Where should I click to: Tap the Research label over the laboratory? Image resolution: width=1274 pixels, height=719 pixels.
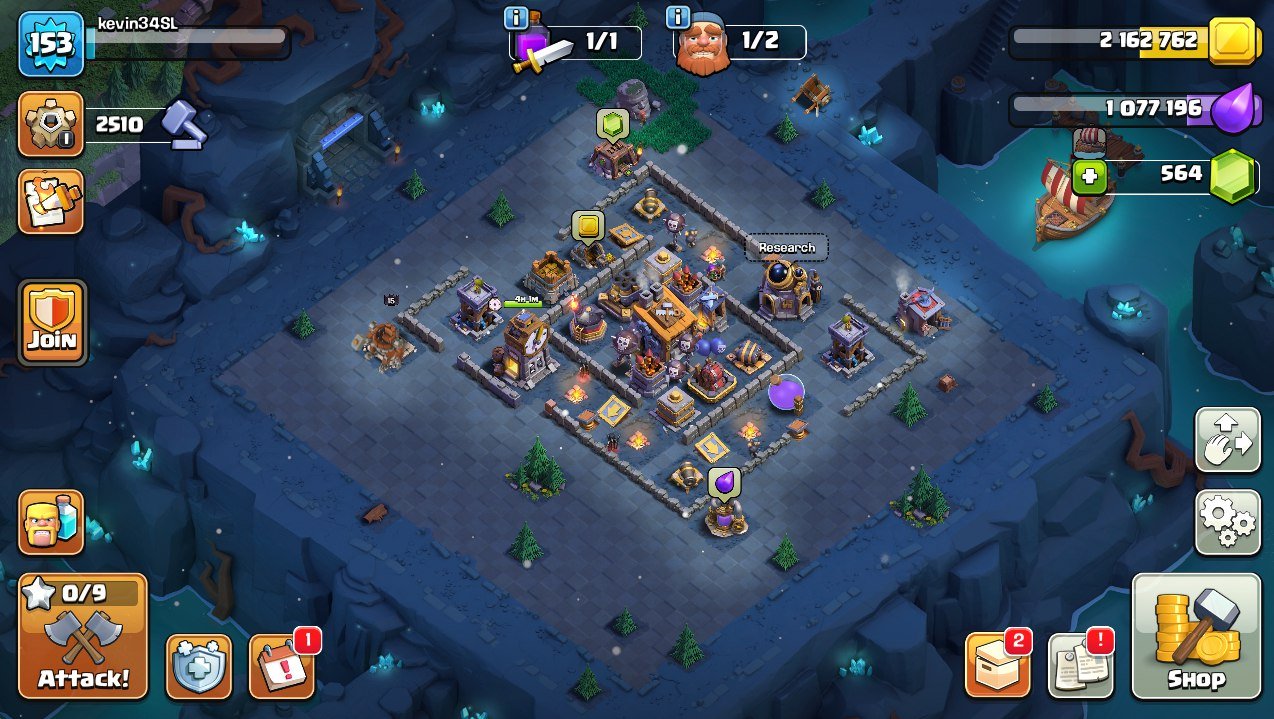[786, 247]
